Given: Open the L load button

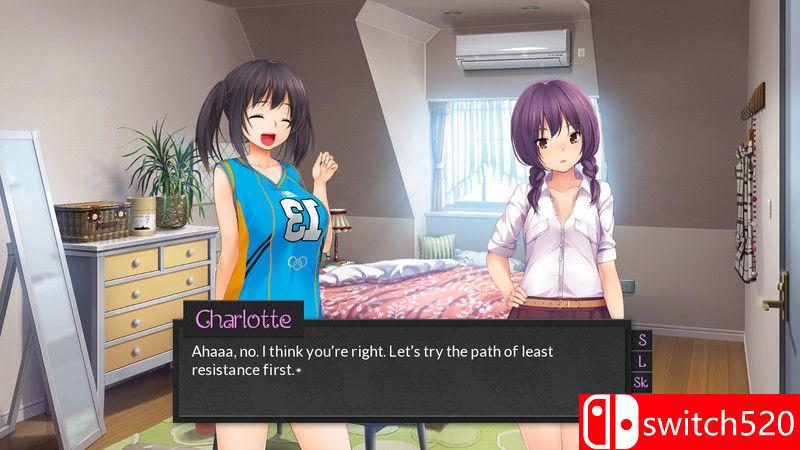Looking at the screenshot, I should point(641,360).
